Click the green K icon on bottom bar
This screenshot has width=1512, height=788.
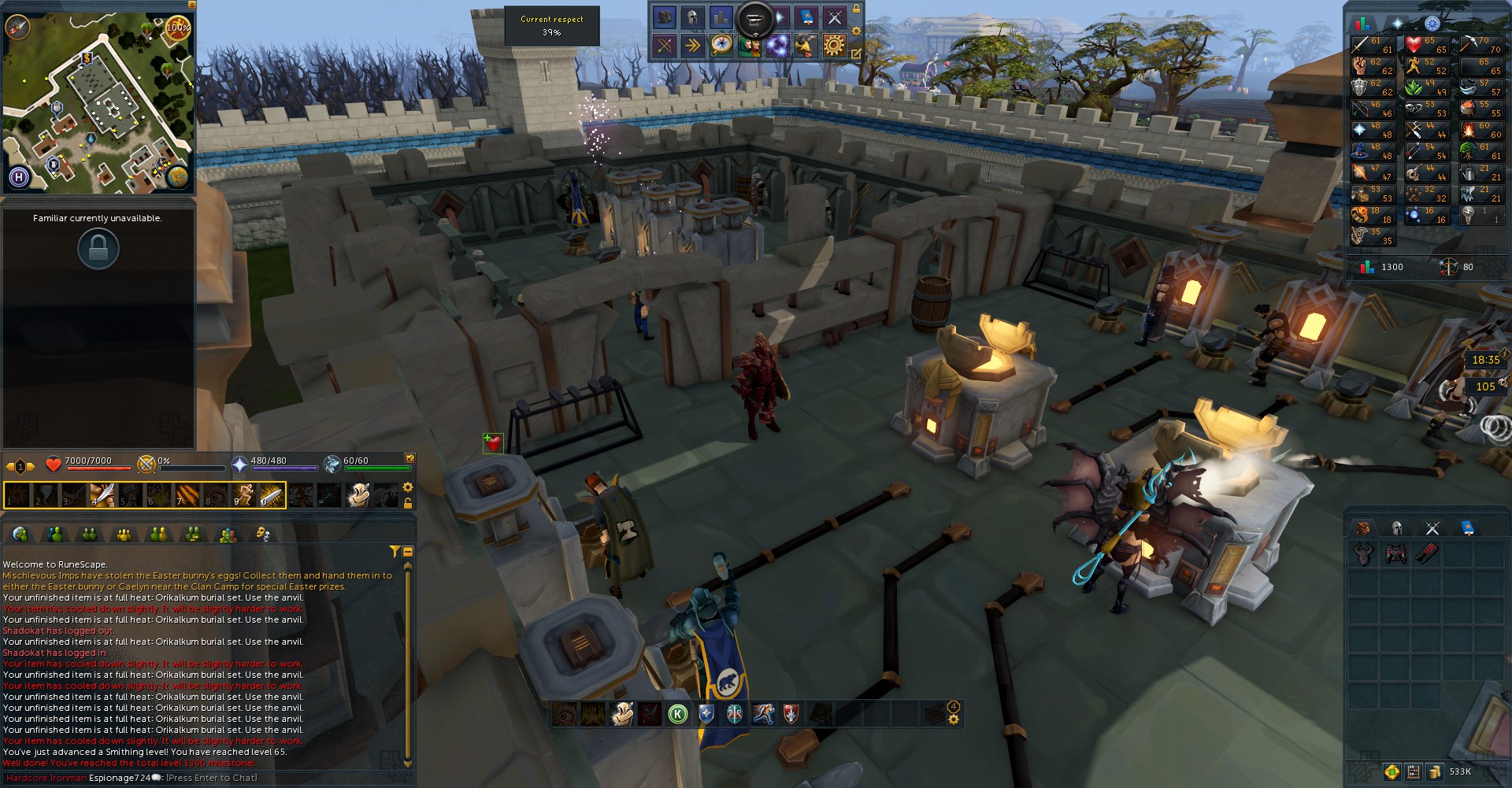677,714
